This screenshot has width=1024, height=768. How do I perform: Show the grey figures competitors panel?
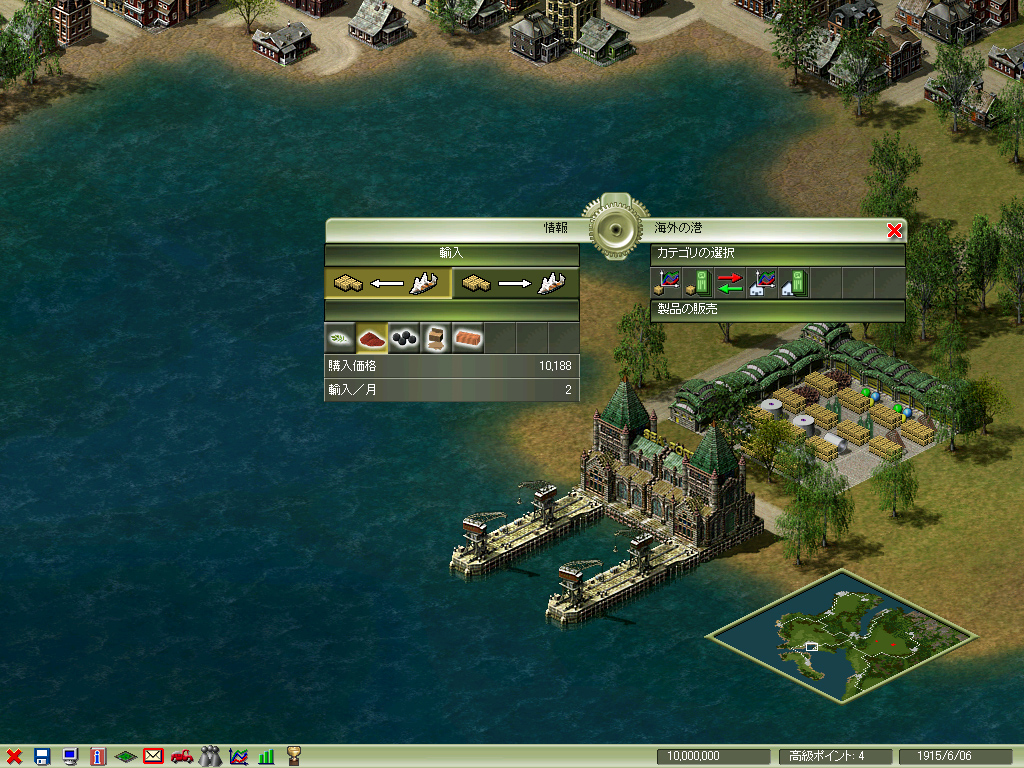point(210,756)
